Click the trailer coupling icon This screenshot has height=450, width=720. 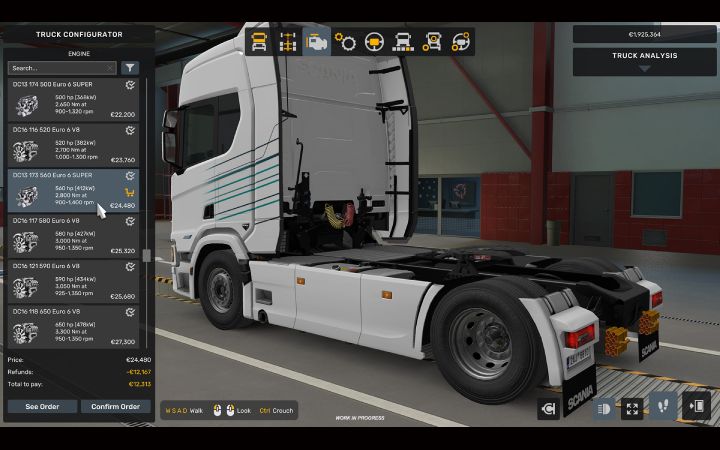point(548,408)
